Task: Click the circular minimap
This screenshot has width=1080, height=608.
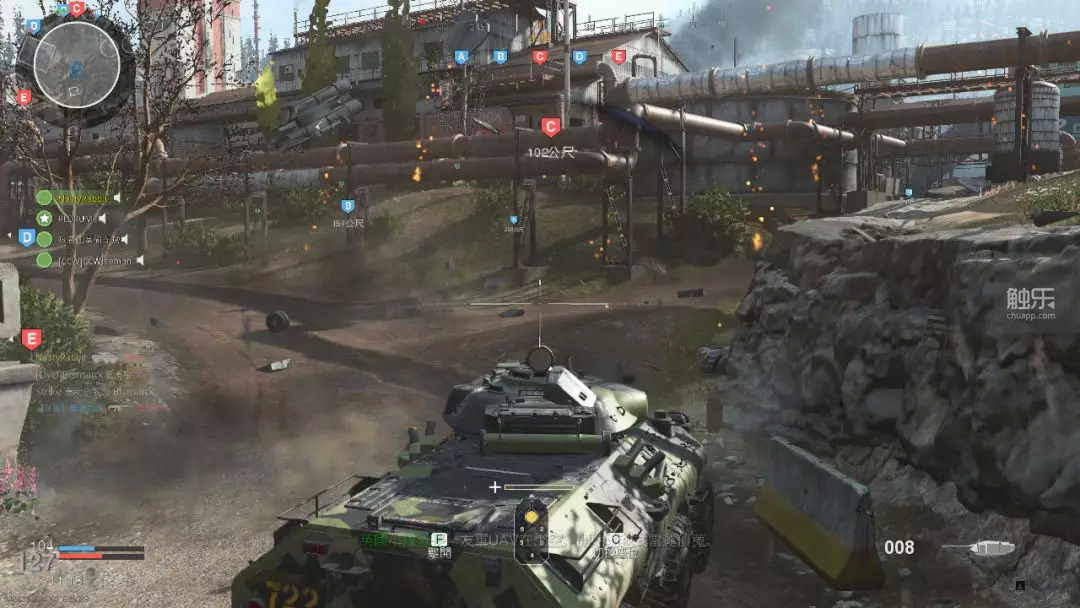Action: point(76,64)
